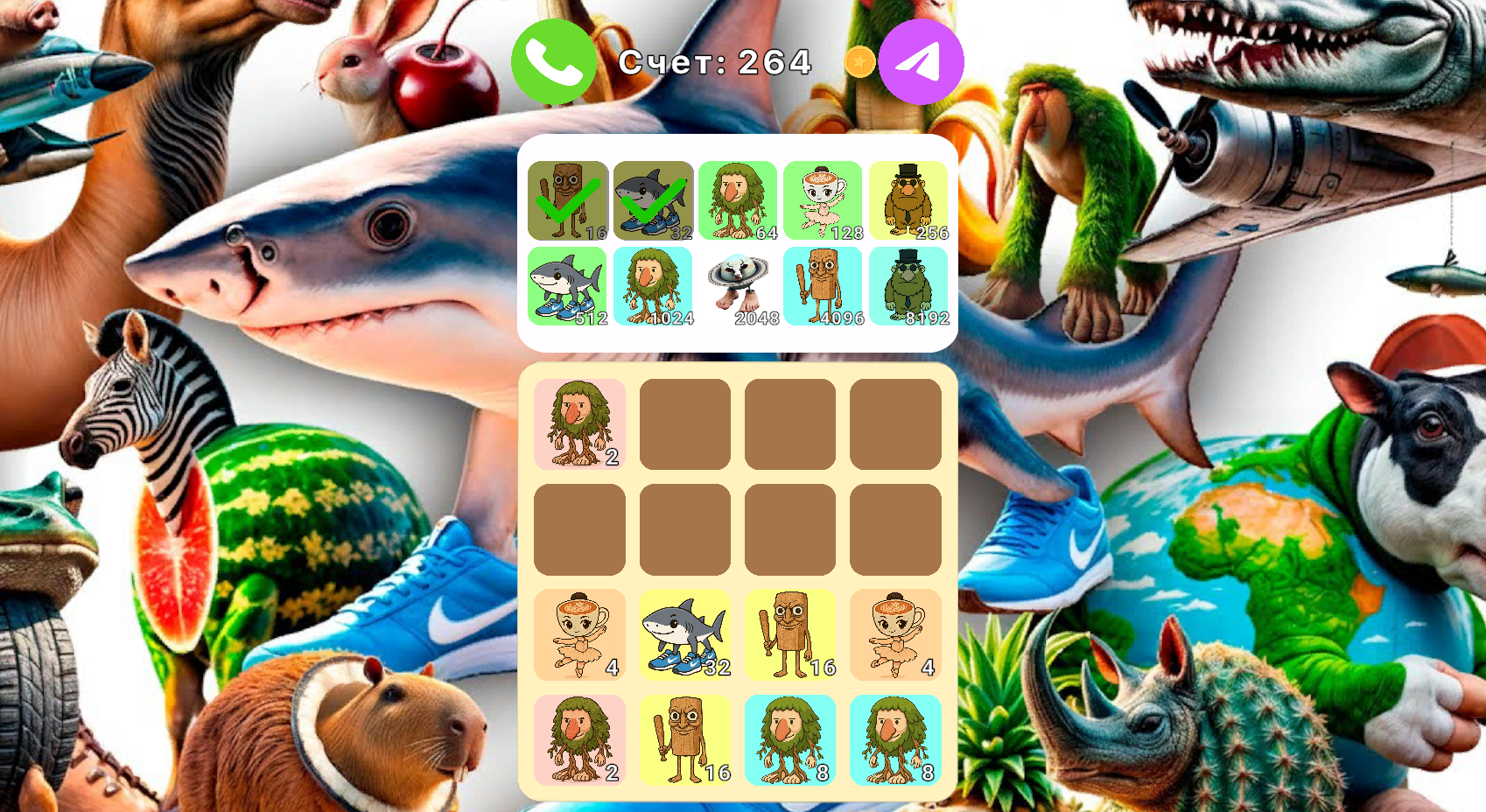Select the 1024 troll collection icon
Screen dimensions: 1486x812
point(653,285)
